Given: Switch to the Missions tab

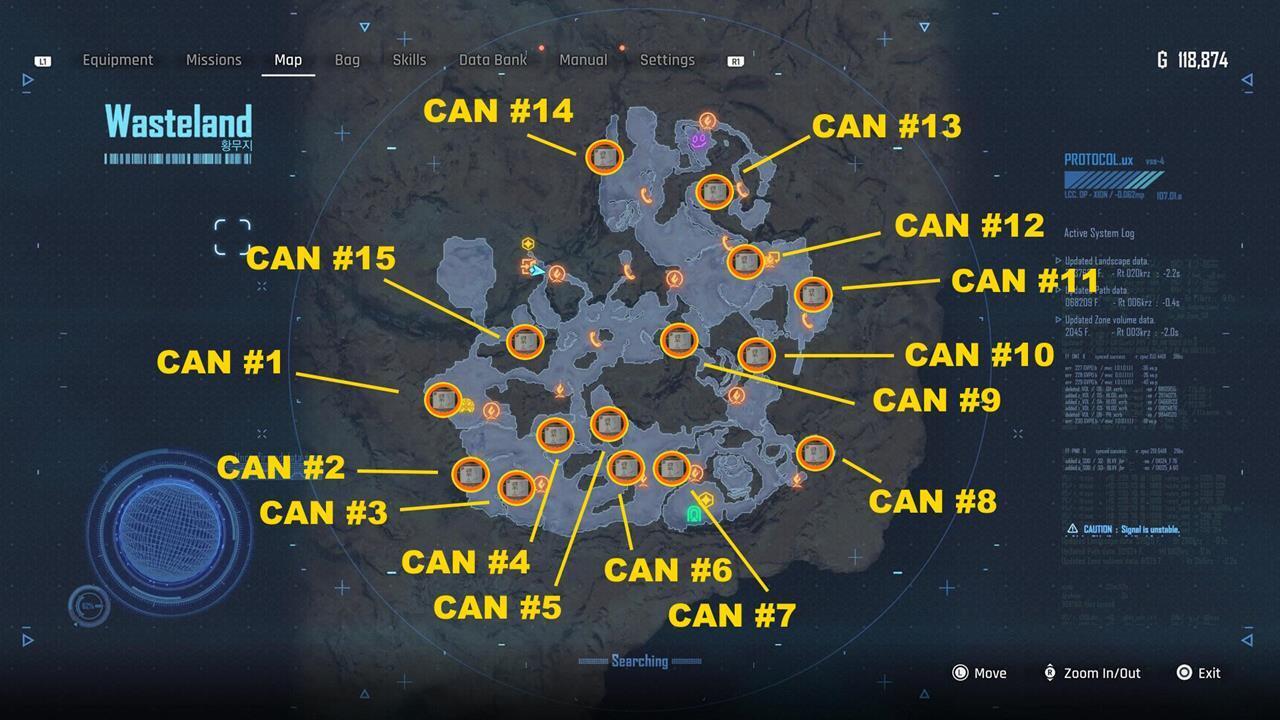Looking at the screenshot, I should (213, 60).
